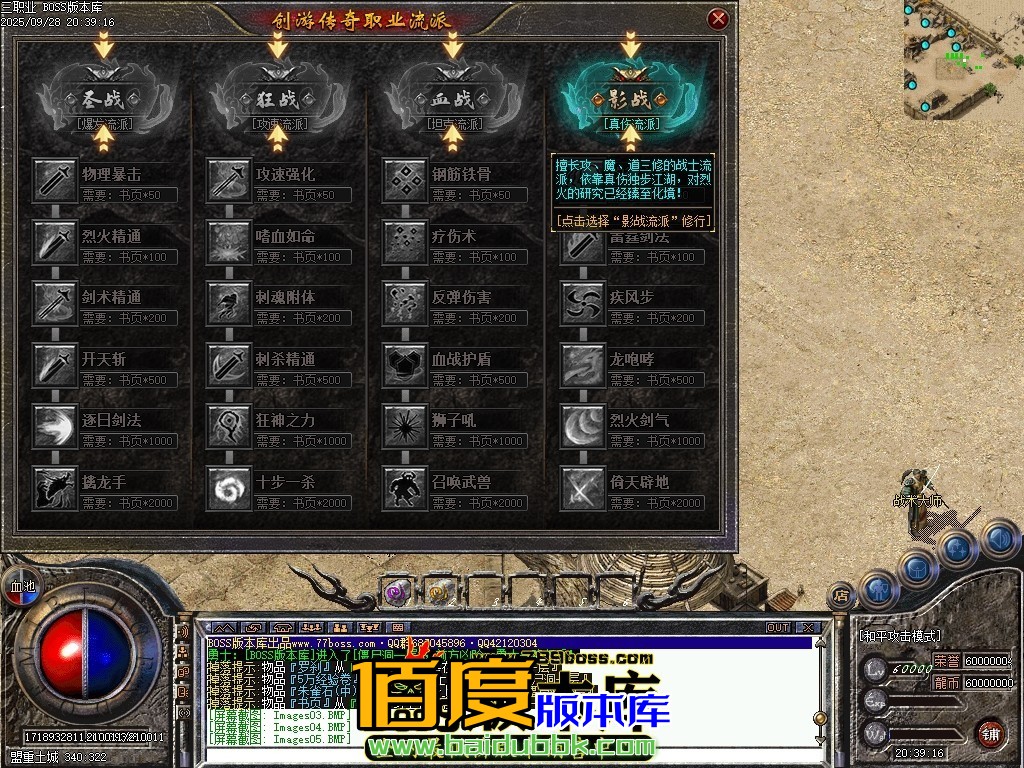Select the 狂战 attack-speed style emblem
Viewport: 1024px width, 768px height.
point(277,99)
